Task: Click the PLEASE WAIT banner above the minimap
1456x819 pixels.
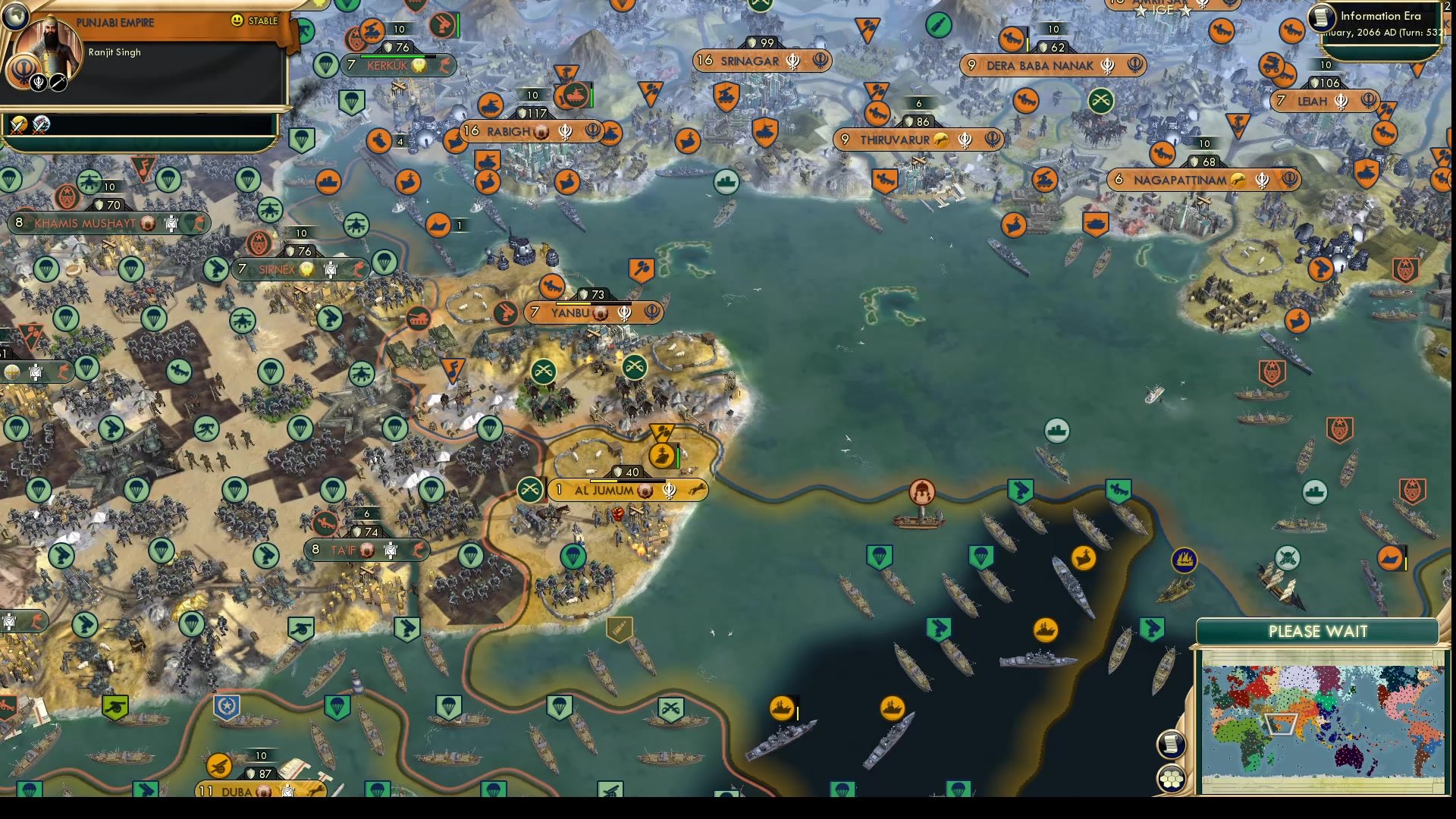Action: pos(1318,631)
